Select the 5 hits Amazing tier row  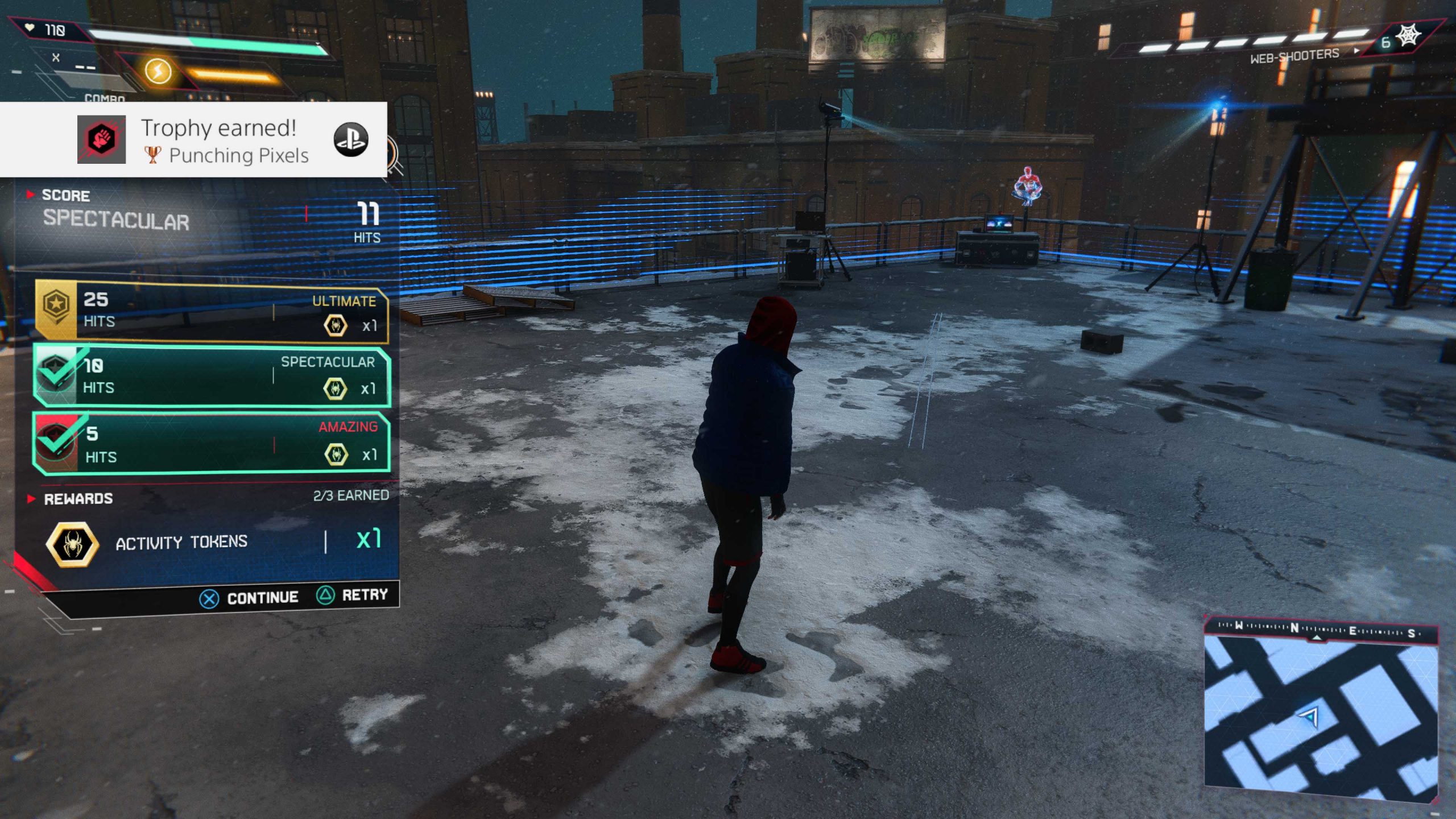coord(212,443)
